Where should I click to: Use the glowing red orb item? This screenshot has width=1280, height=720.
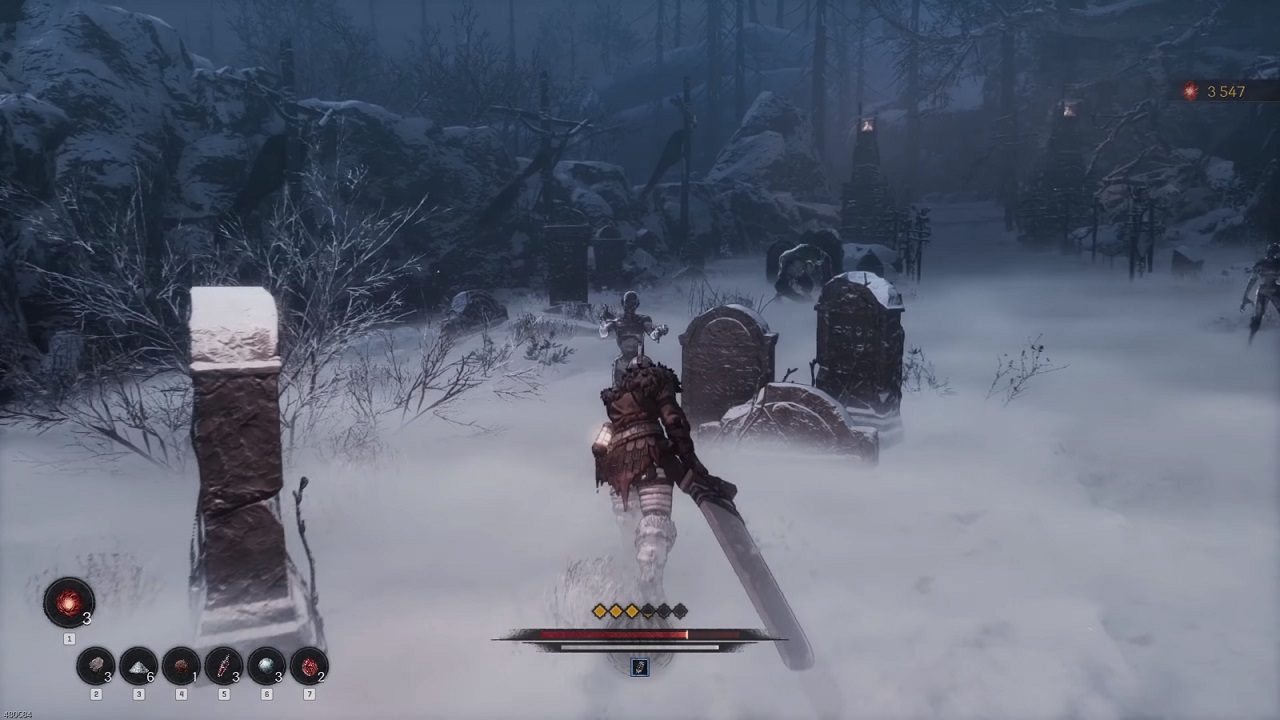[x=69, y=603]
